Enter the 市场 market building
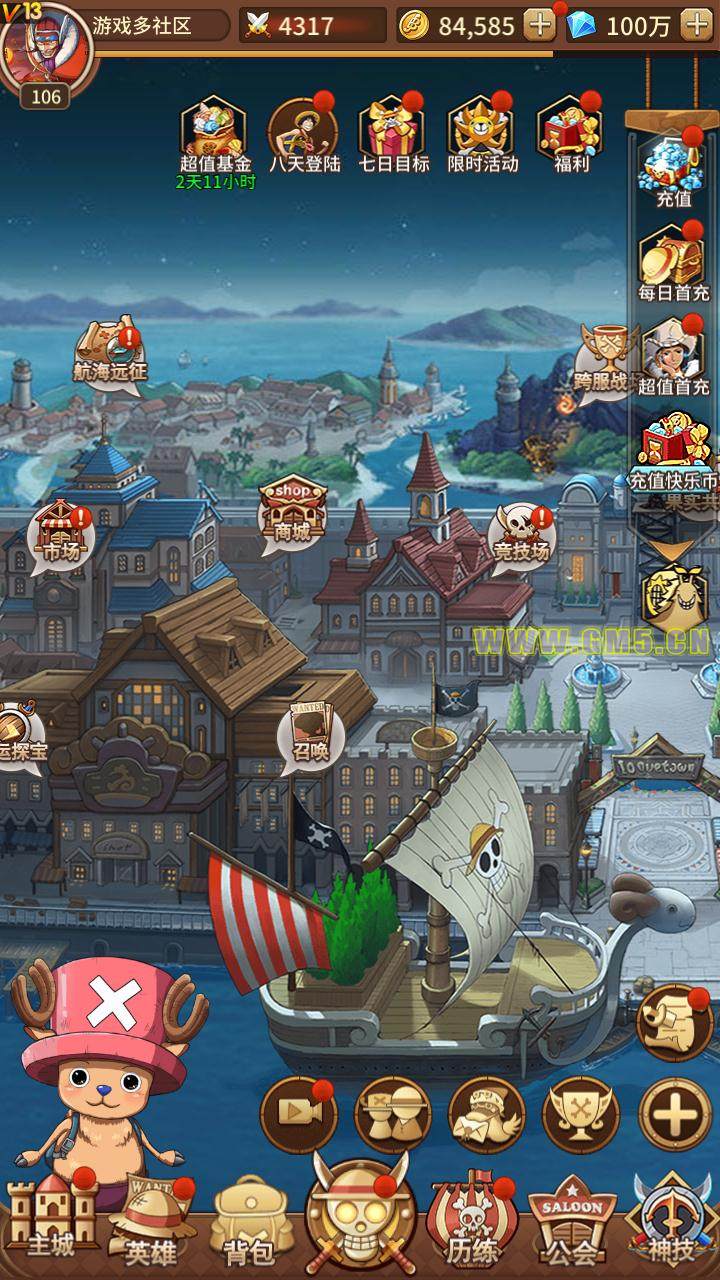Screen dimensions: 720x1280 click(x=59, y=535)
